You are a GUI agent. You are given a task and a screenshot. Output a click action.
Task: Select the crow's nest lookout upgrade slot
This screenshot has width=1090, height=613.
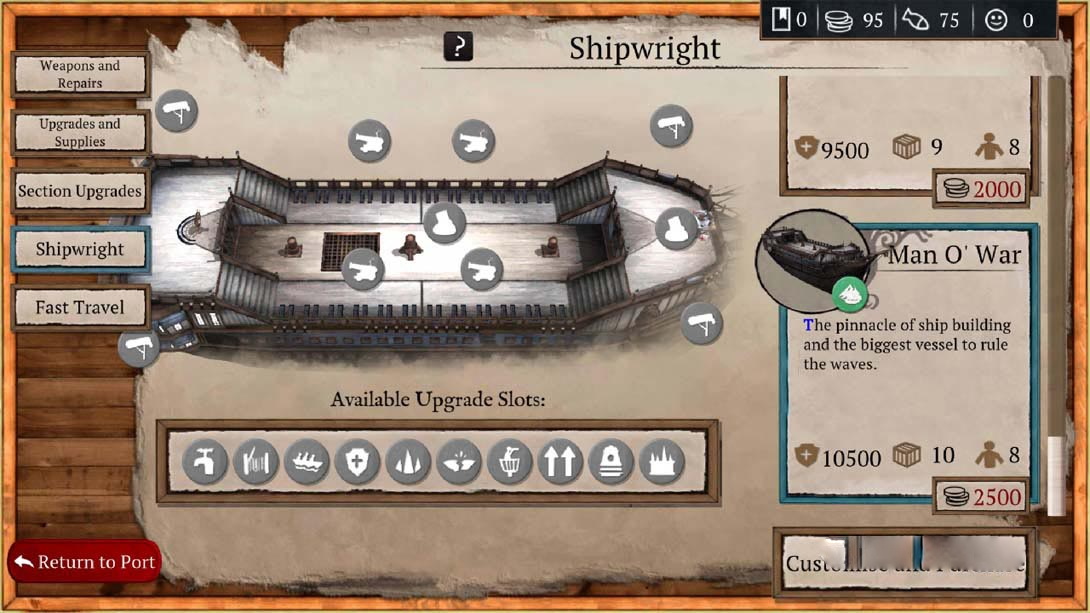coord(510,463)
